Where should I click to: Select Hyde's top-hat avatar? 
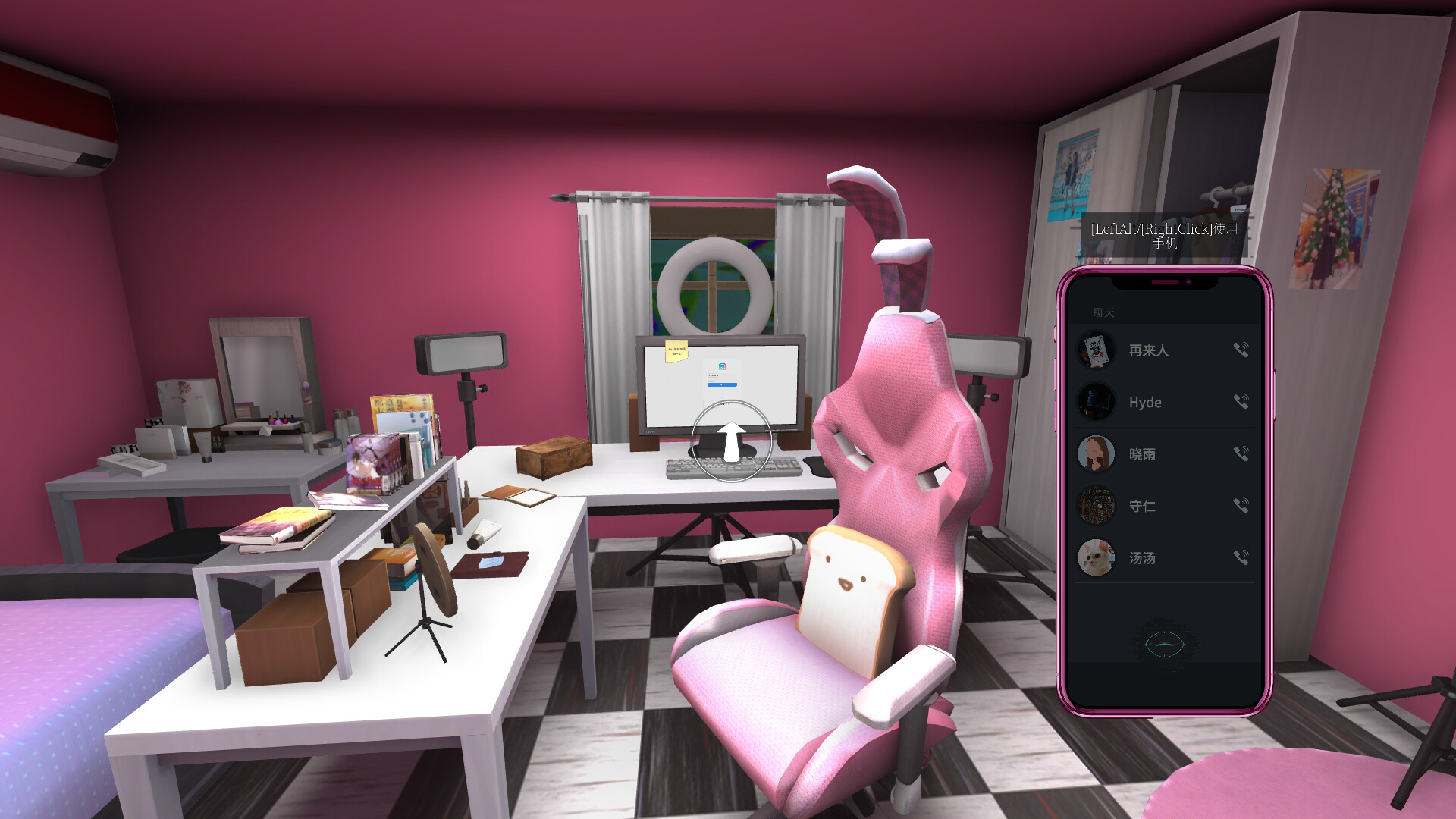(x=1097, y=402)
